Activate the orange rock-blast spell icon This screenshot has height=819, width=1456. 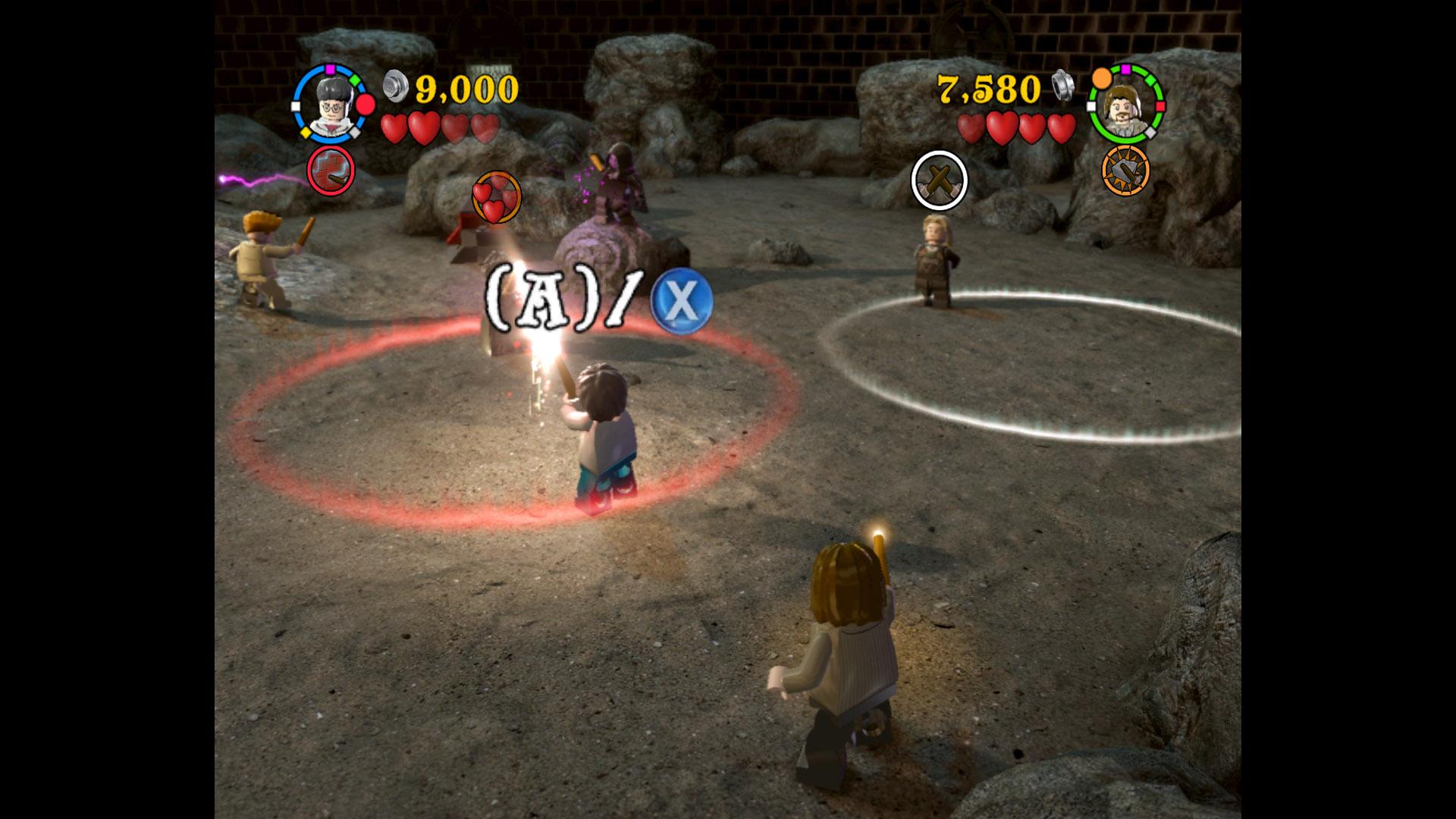click(x=1125, y=170)
